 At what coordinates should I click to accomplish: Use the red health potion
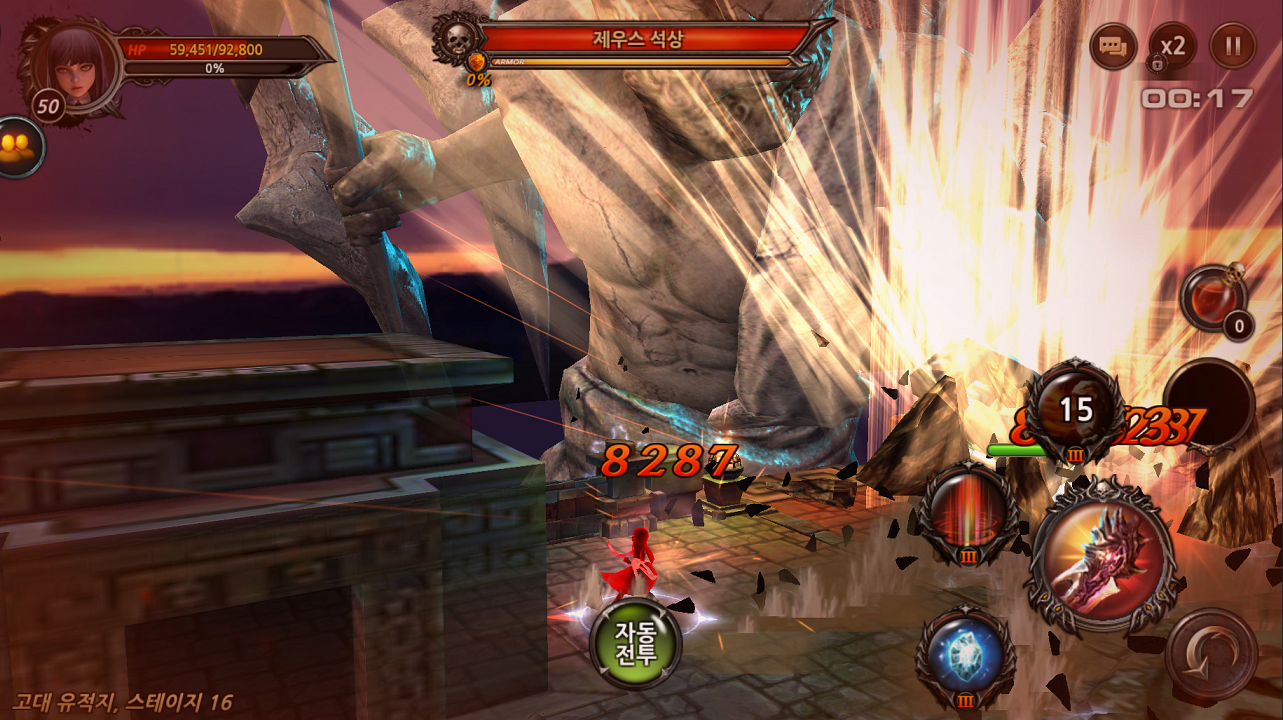click(1213, 298)
